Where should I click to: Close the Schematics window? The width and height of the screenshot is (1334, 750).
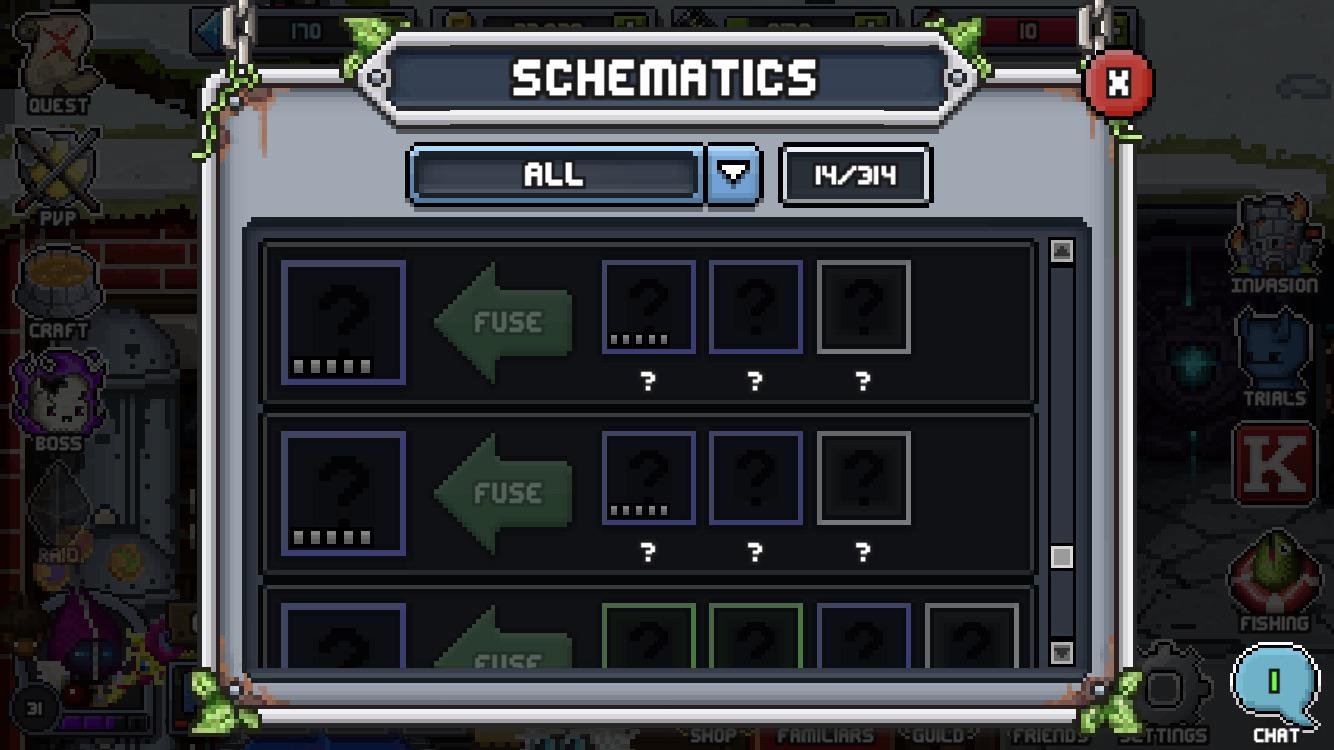pyautogui.click(x=1117, y=82)
